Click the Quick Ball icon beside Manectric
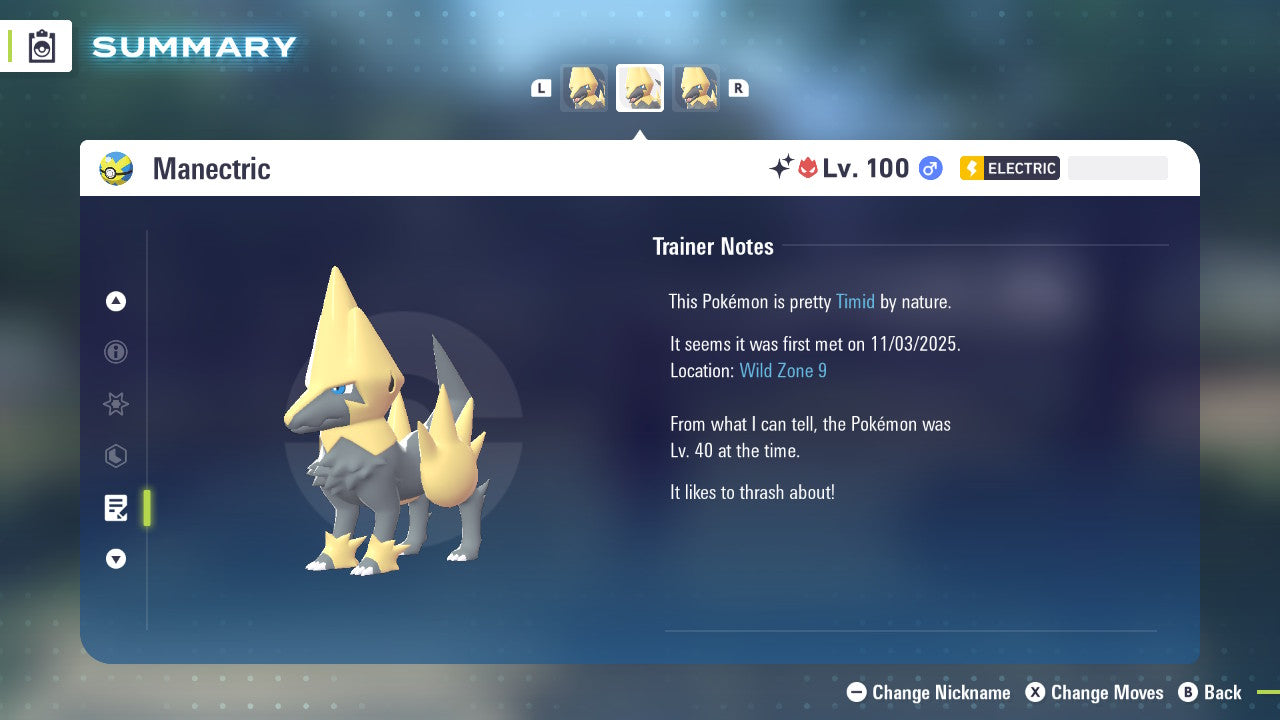The width and height of the screenshot is (1280, 720). point(116,168)
